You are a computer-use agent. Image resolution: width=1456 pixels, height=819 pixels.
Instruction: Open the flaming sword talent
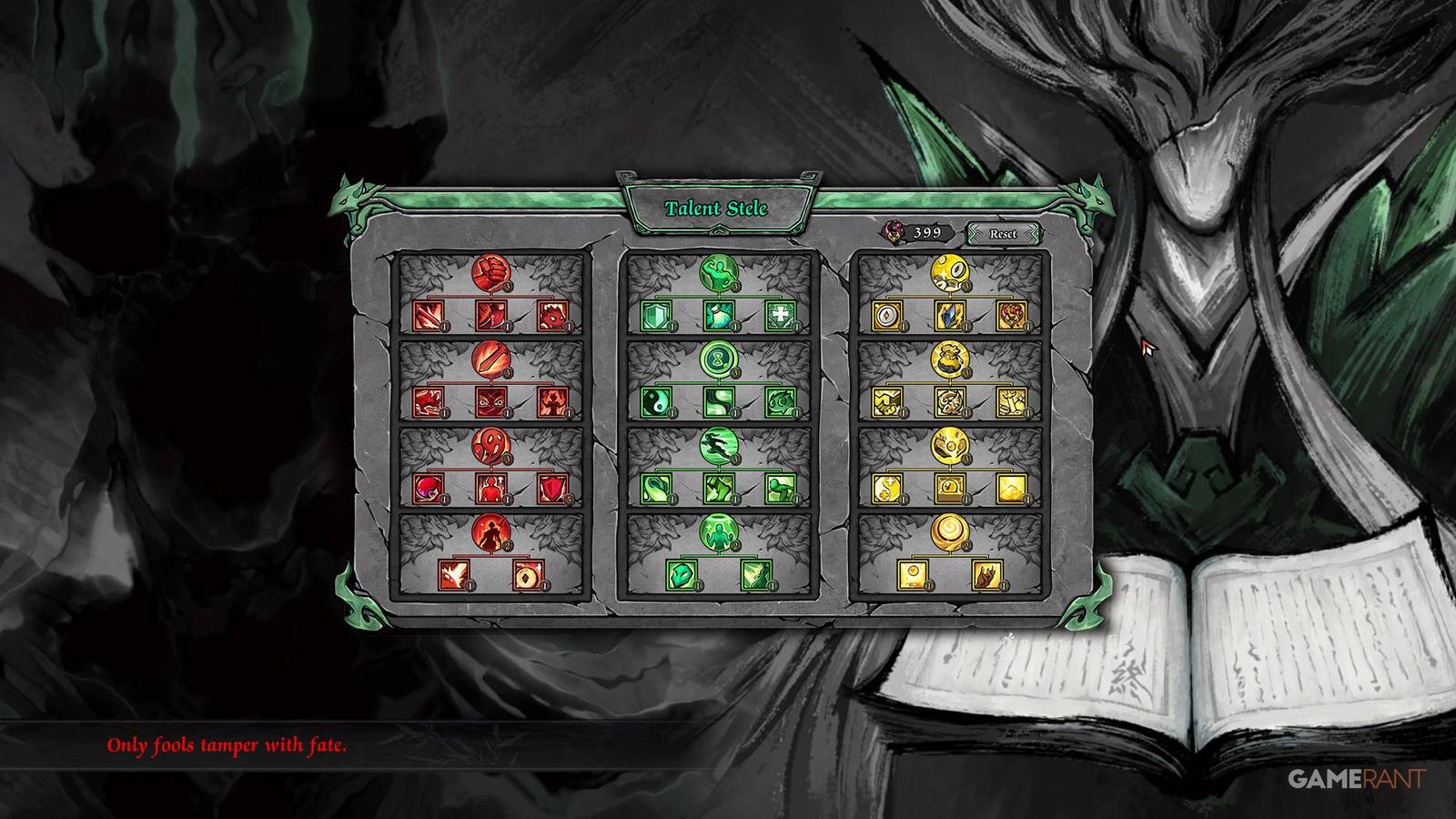point(490,360)
